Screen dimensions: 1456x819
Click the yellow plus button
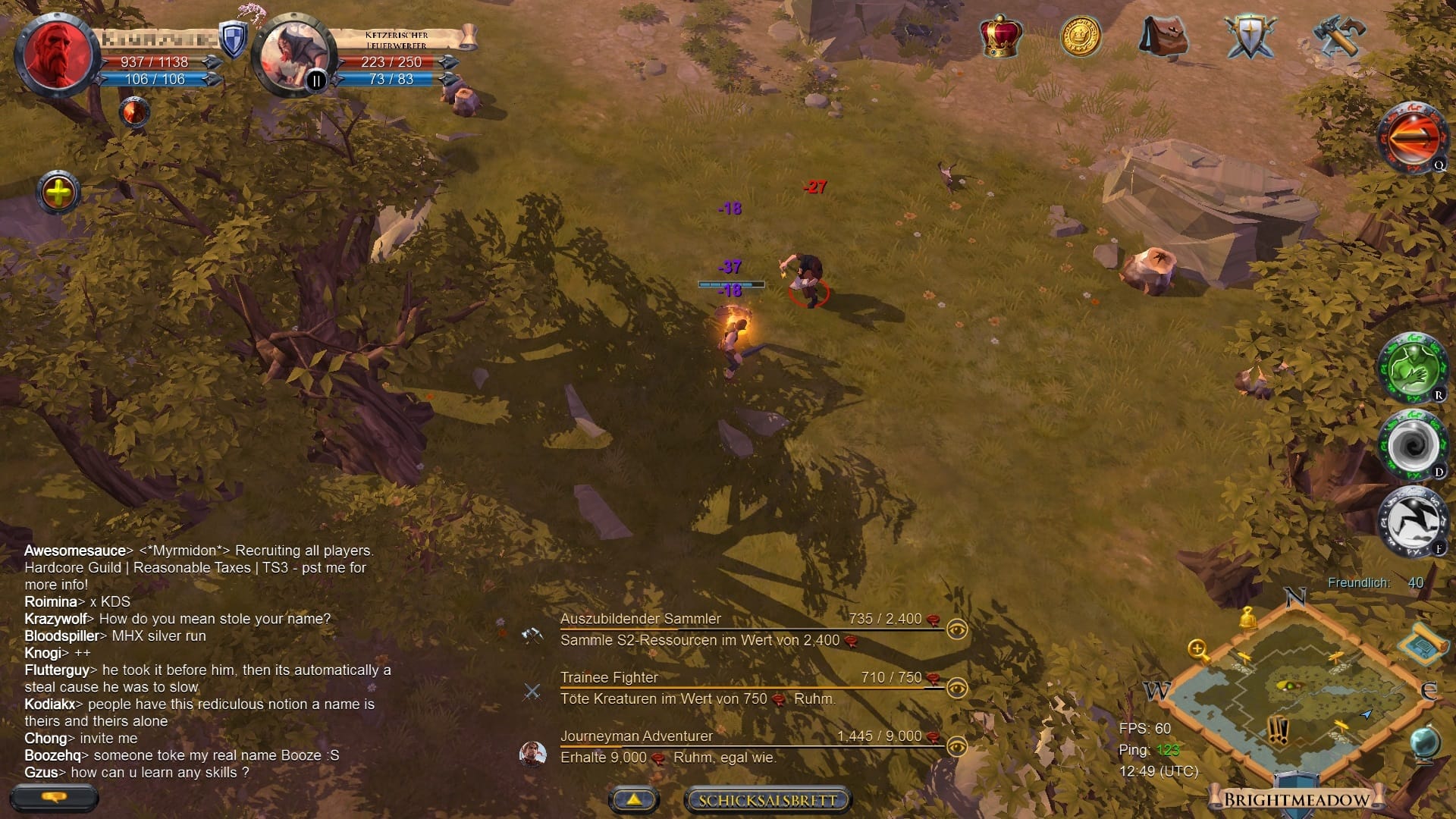coord(58,193)
